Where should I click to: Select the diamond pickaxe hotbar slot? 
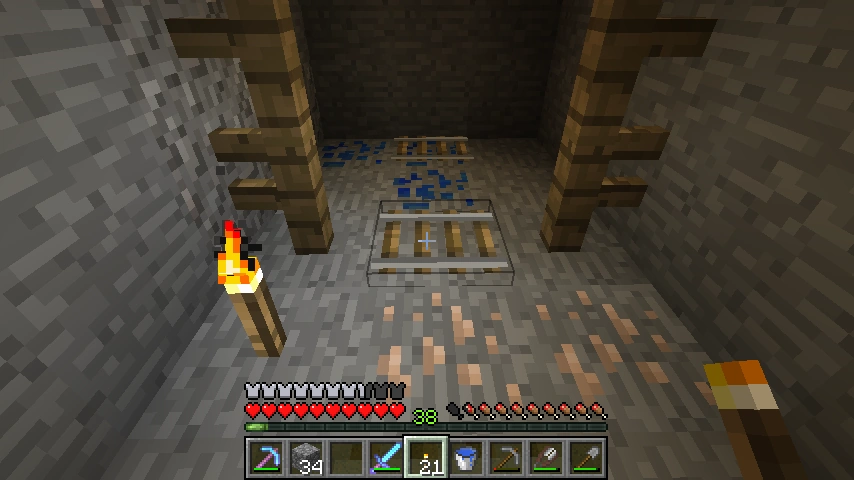(x=265, y=459)
